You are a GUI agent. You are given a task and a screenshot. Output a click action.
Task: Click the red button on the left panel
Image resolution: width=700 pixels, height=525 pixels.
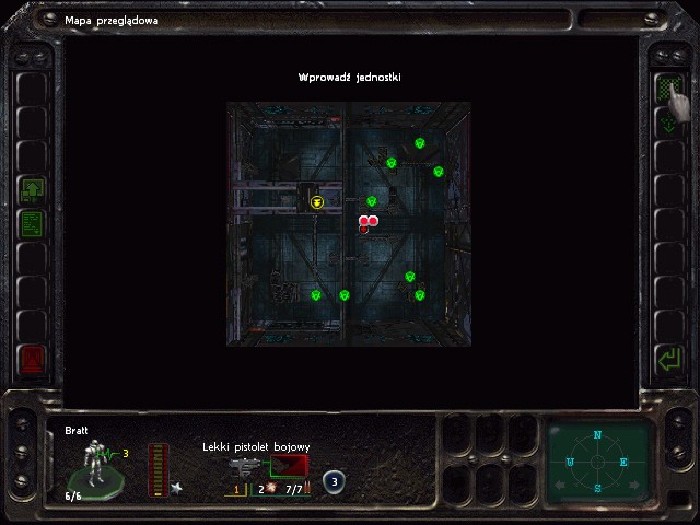click(x=32, y=358)
